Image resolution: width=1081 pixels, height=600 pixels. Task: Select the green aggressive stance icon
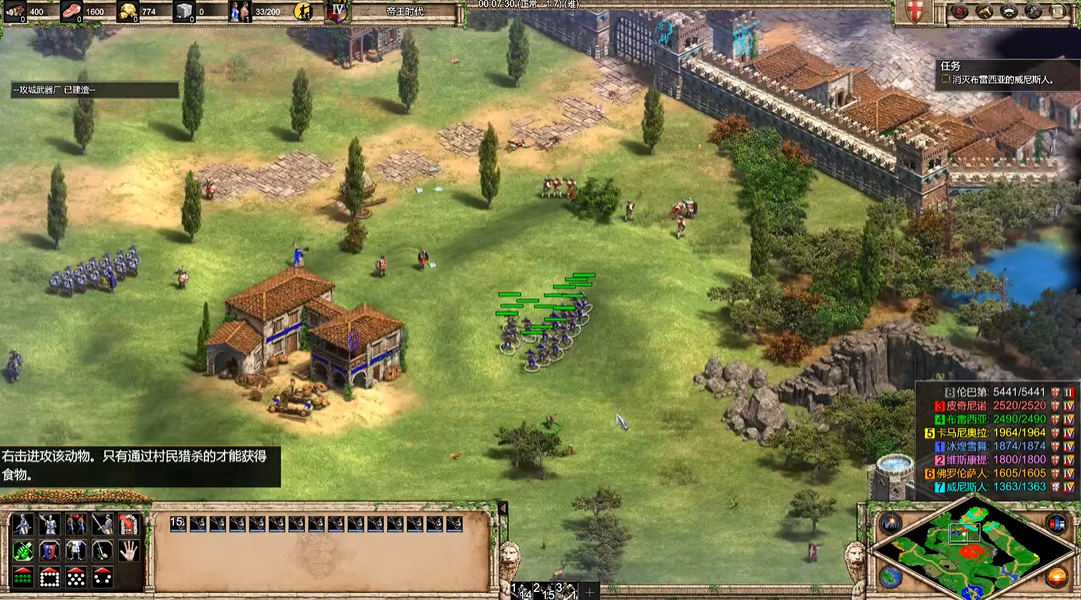pos(23,550)
